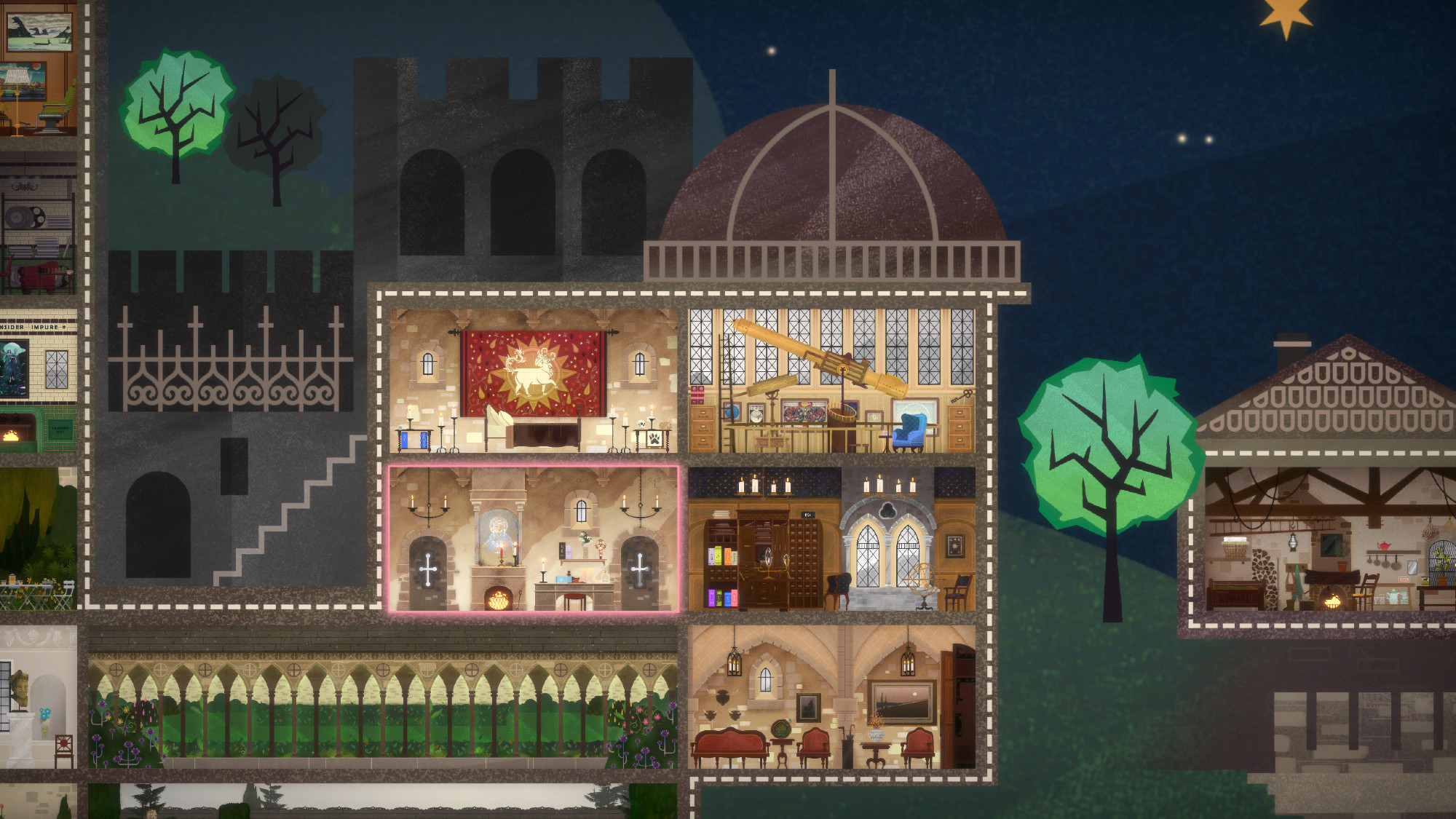
Task: Select the parlor with red sofas
Action: pos(831,697)
